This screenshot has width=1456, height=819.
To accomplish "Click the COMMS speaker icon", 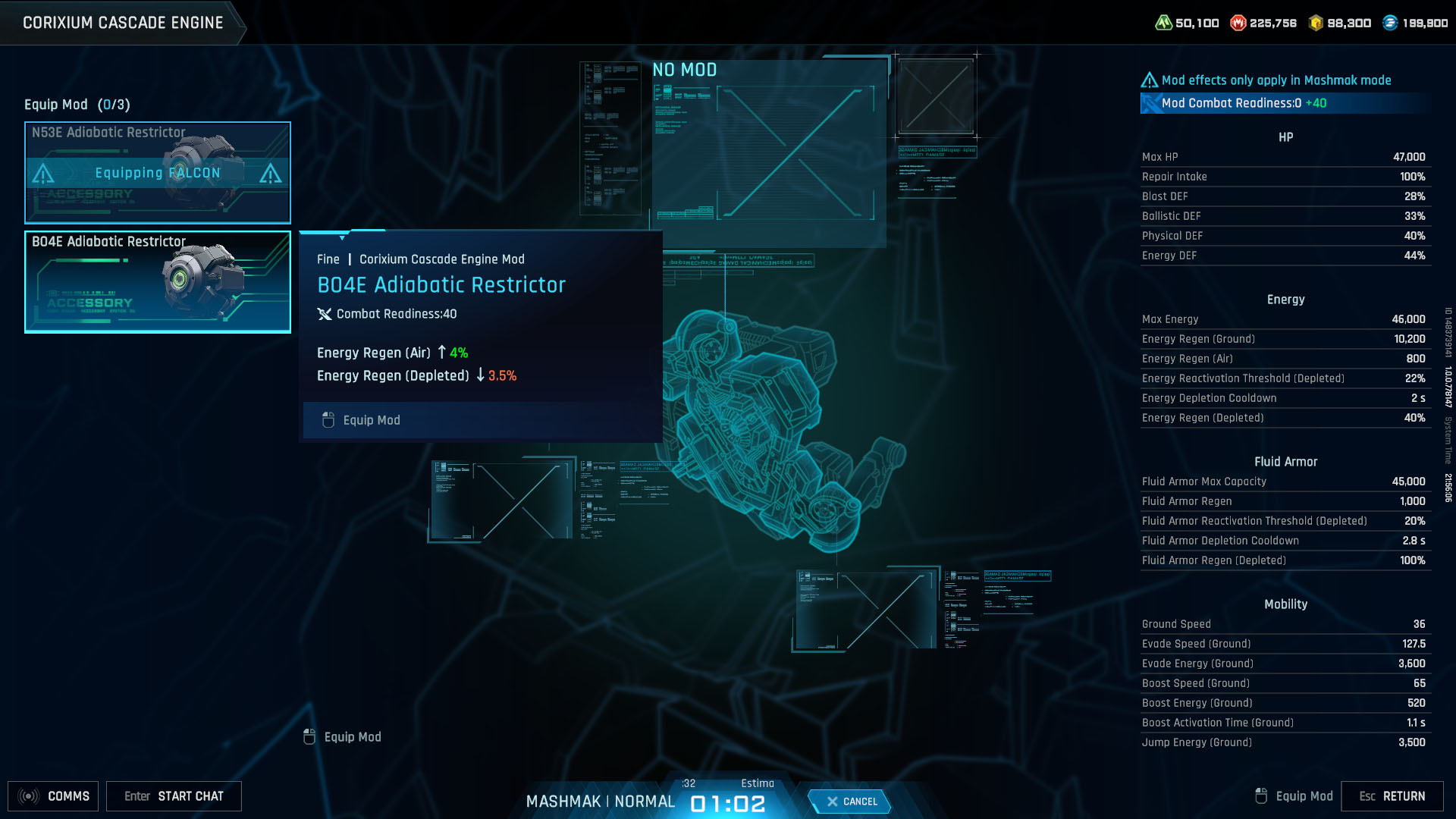I will (30, 795).
